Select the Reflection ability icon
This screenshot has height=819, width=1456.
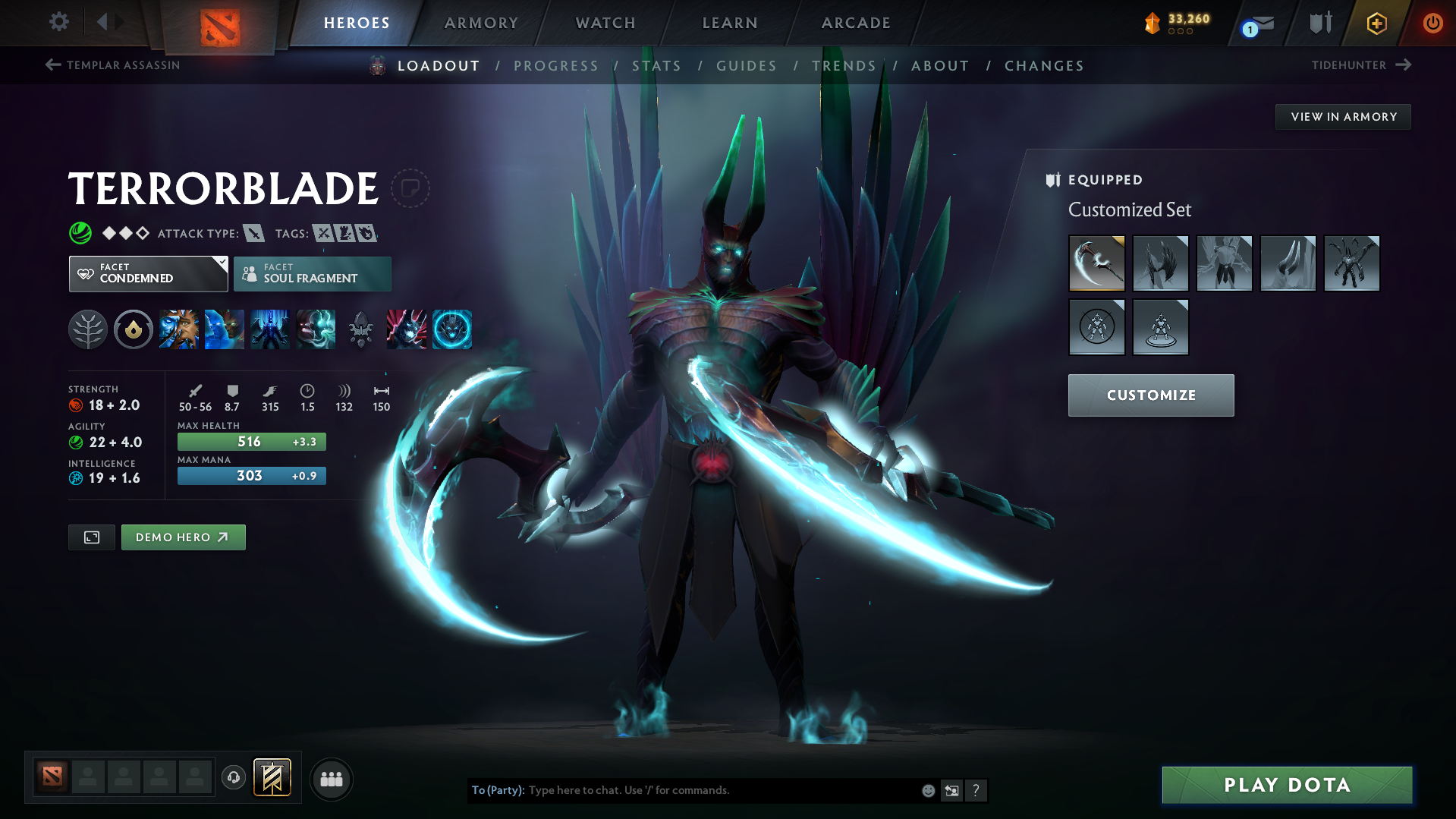click(x=179, y=329)
